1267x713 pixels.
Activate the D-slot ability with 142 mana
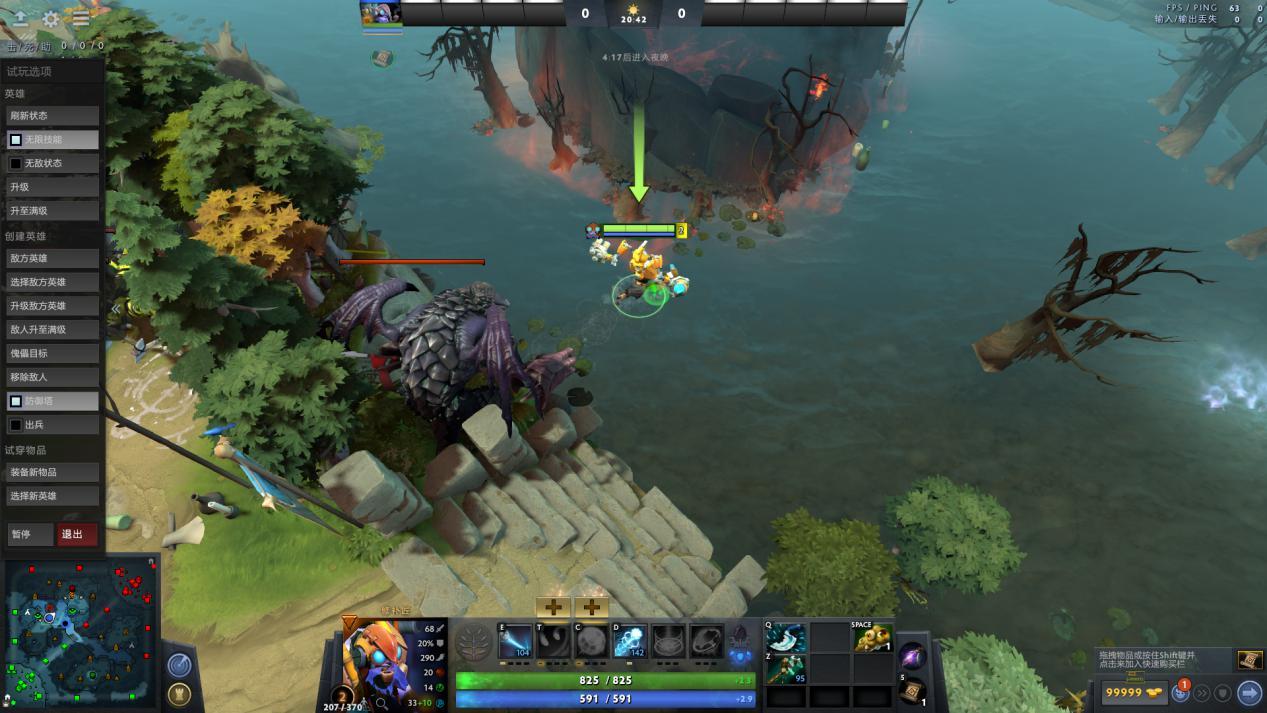click(630, 641)
